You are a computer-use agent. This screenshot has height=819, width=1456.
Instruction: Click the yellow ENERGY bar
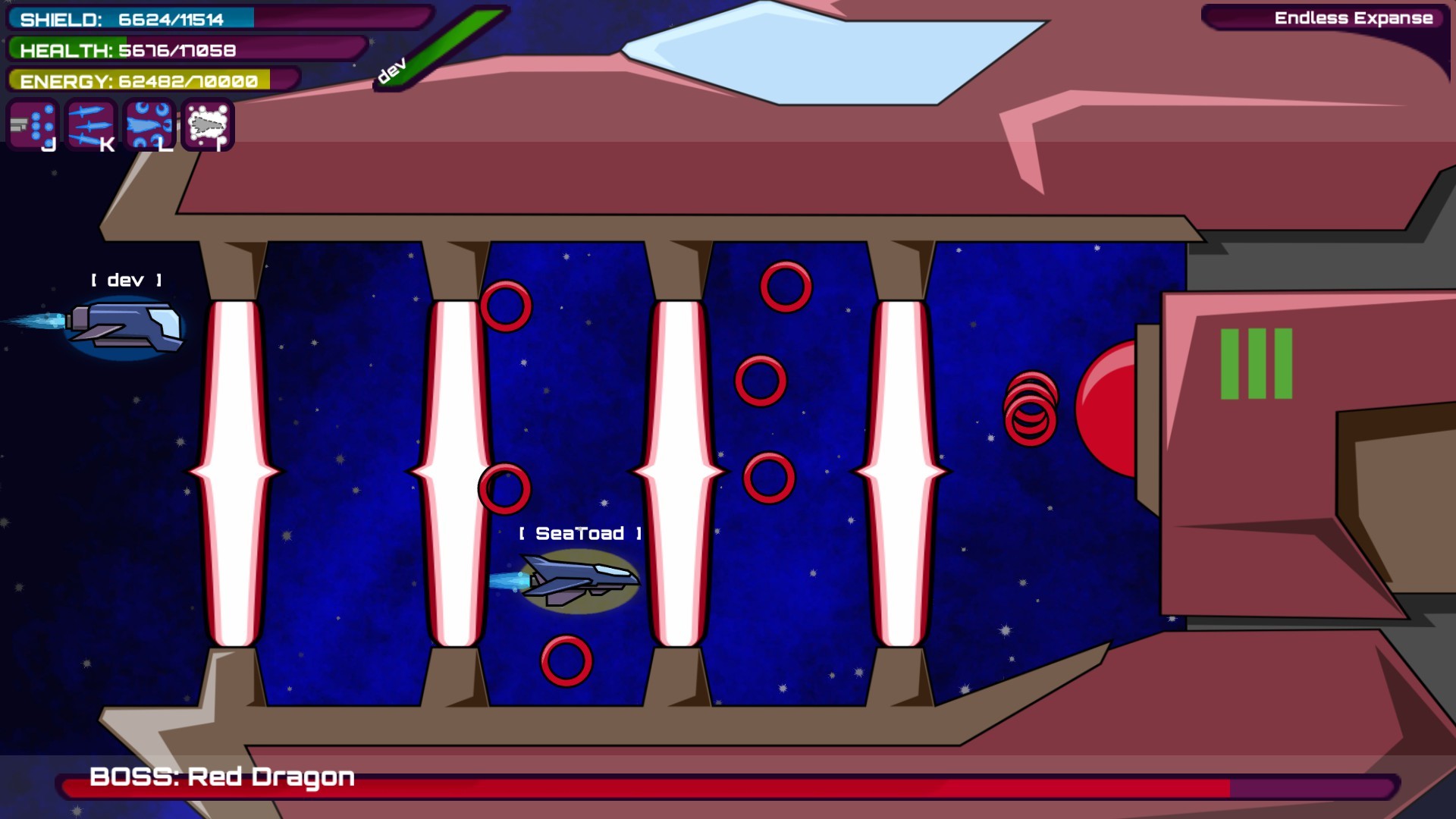136,79
